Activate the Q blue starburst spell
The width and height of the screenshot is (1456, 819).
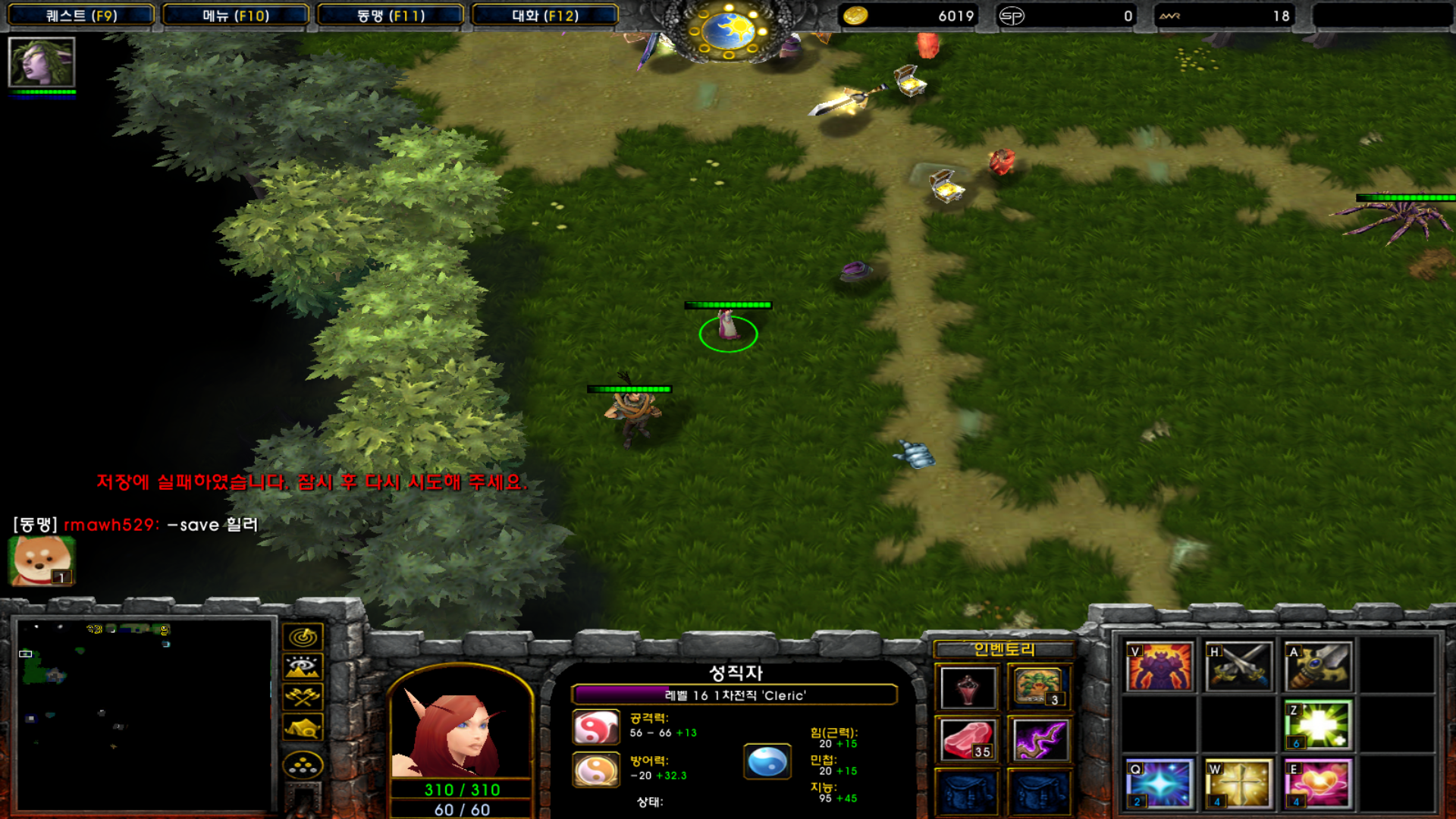pos(1159,783)
